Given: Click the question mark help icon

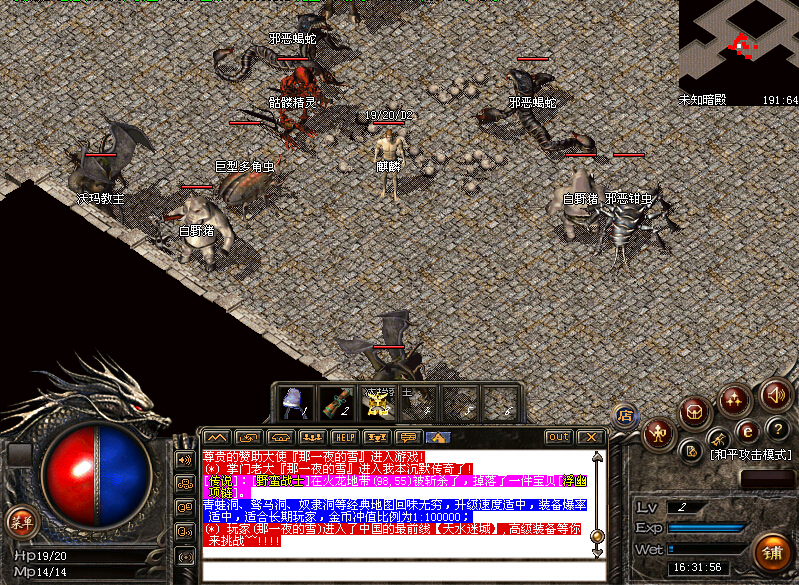Looking at the screenshot, I should pos(779,430).
